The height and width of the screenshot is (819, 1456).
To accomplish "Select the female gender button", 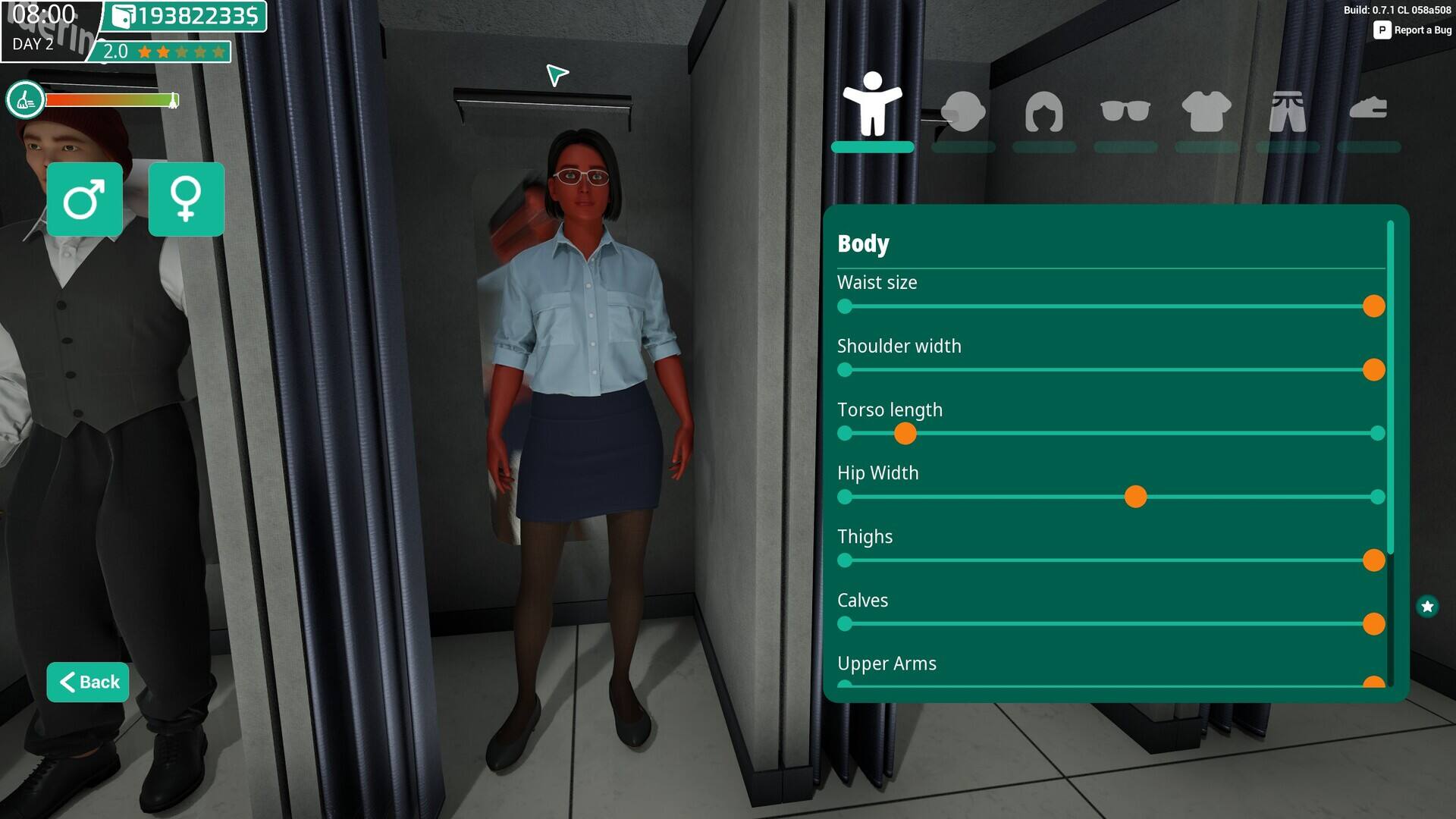I will coord(186,199).
